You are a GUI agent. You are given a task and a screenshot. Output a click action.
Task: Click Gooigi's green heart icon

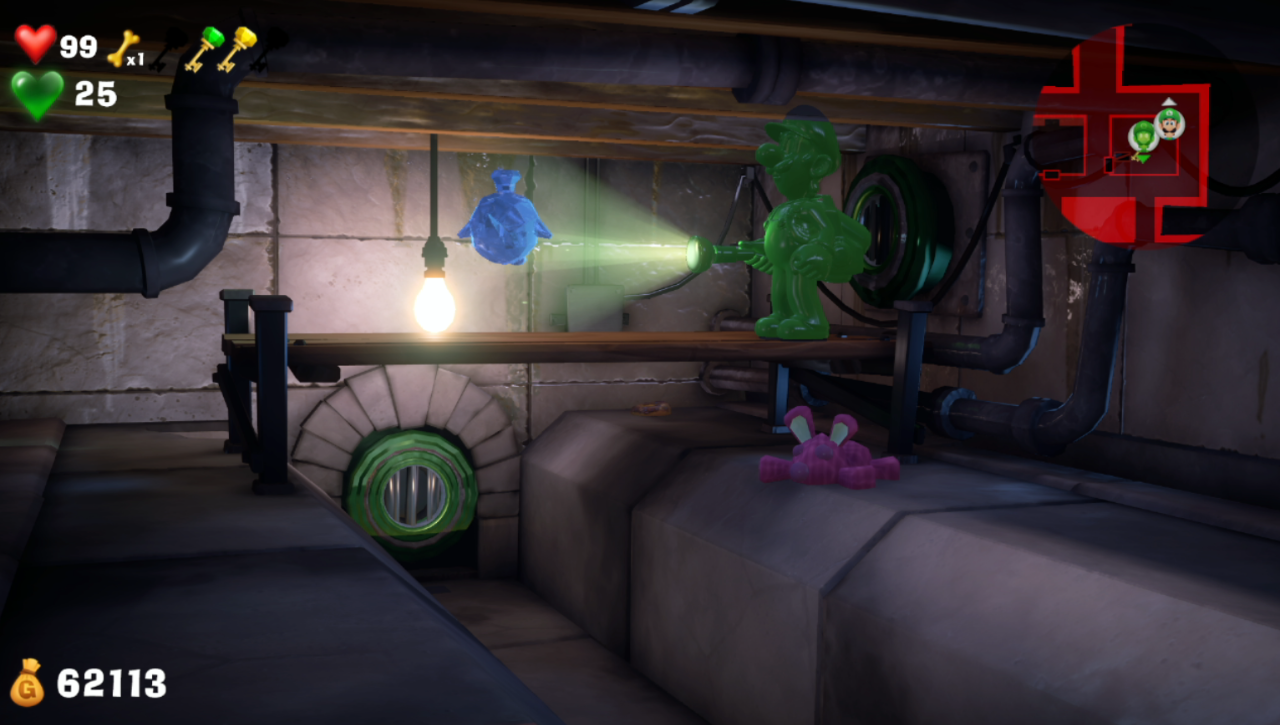(x=37, y=94)
